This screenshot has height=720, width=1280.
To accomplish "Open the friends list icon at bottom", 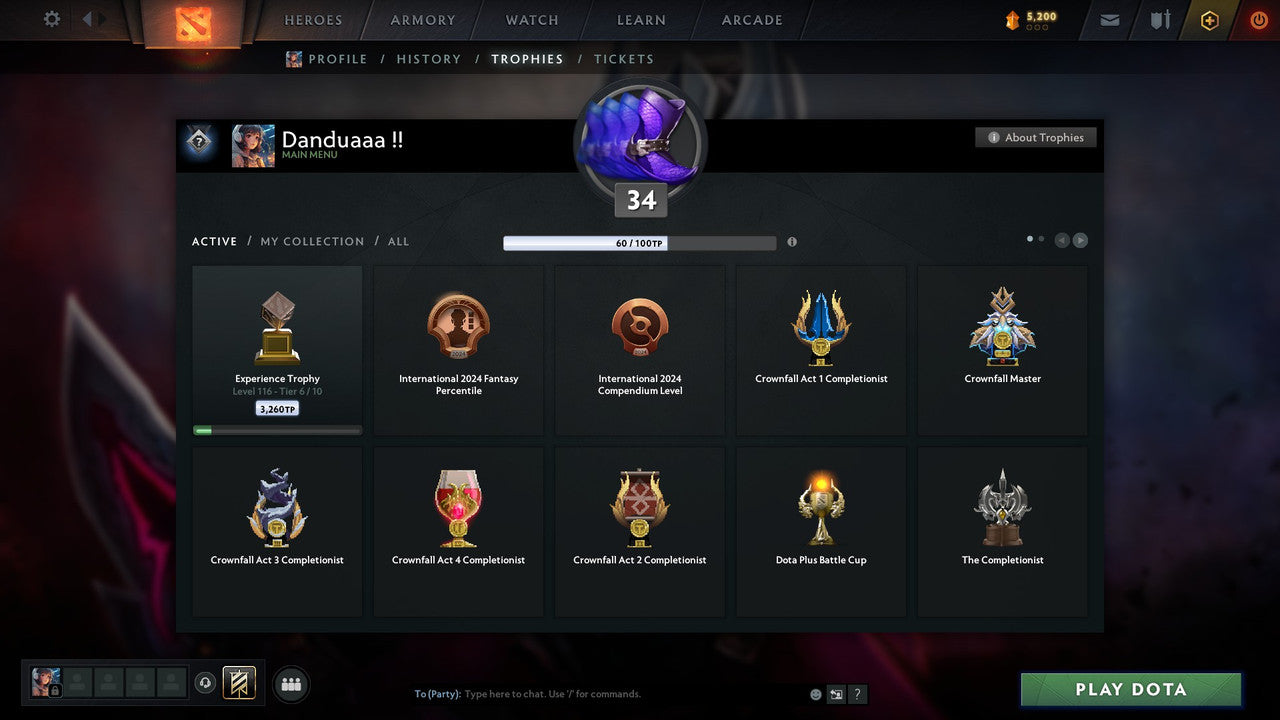I will (290, 684).
